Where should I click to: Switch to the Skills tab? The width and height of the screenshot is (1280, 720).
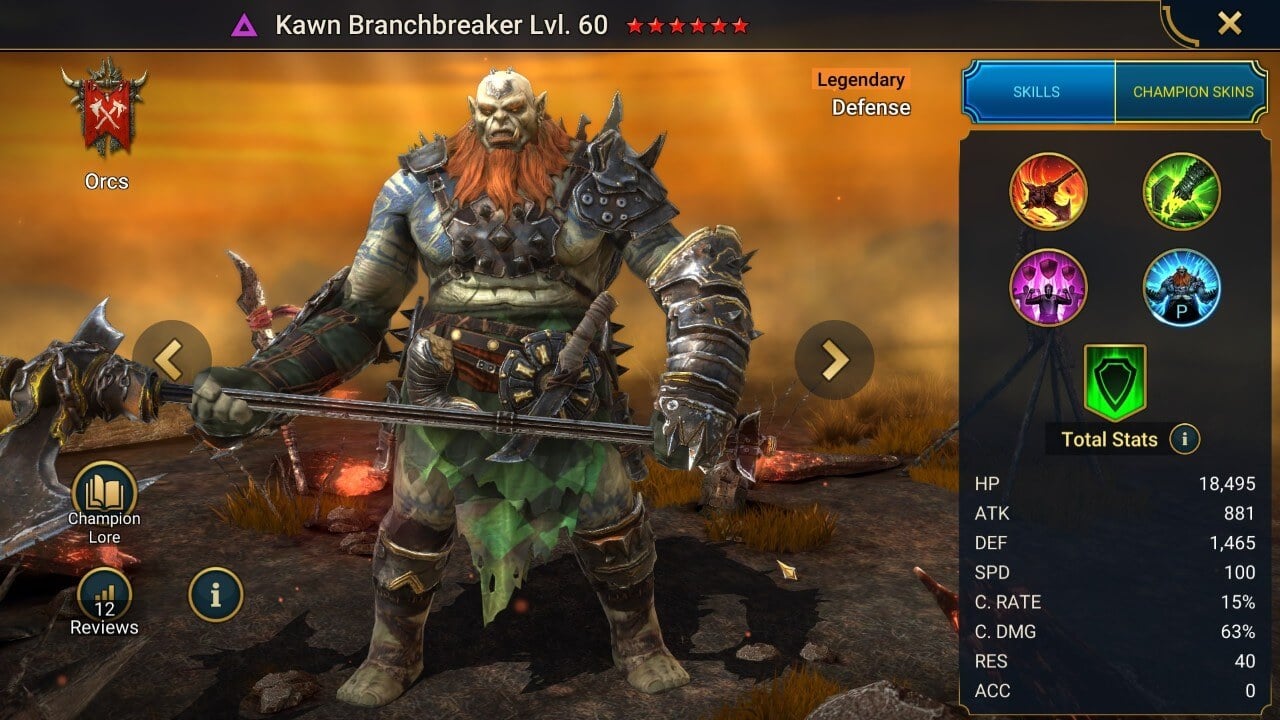click(1037, 91)
